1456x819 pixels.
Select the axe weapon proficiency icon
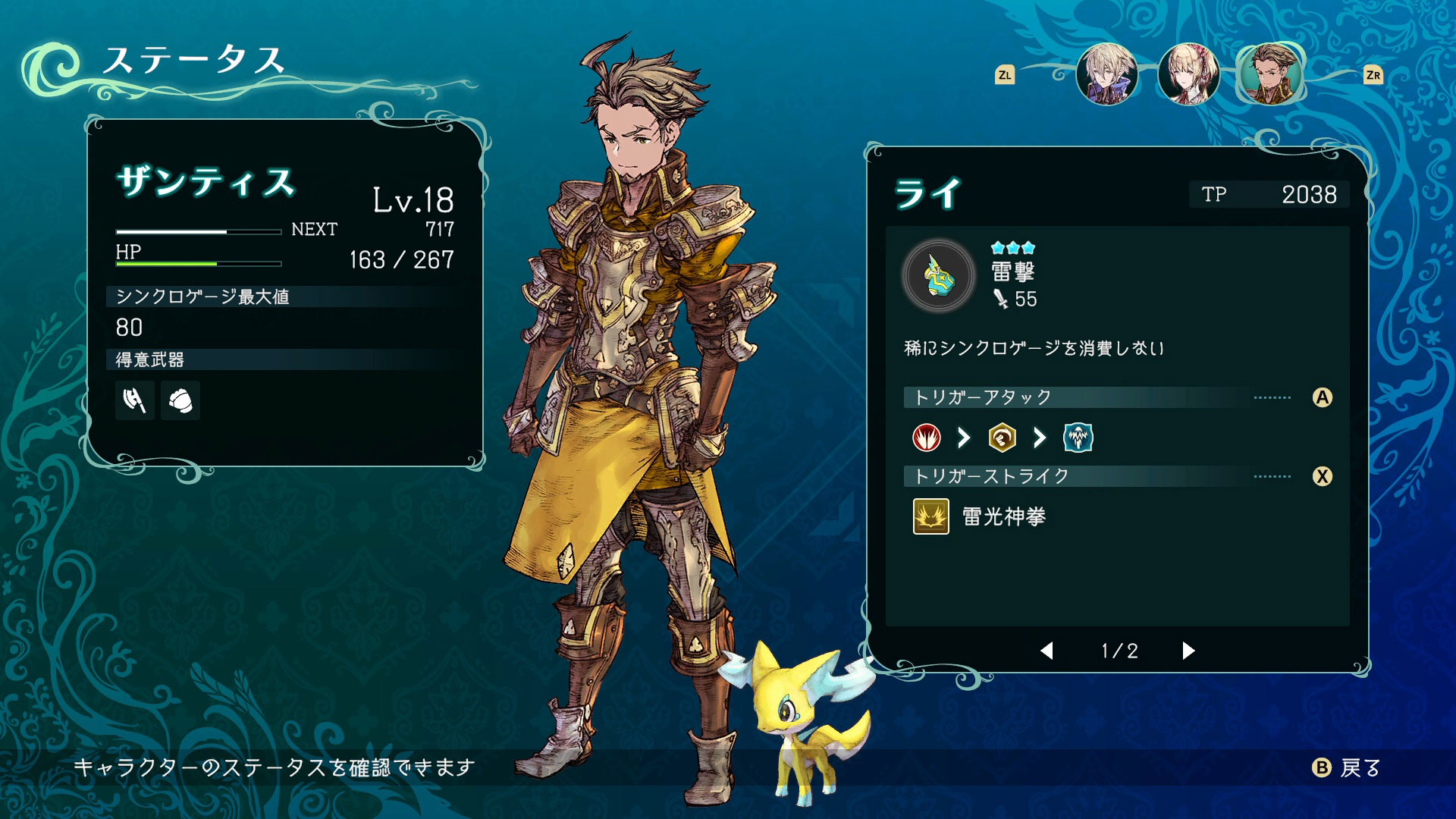pos(134,400)
